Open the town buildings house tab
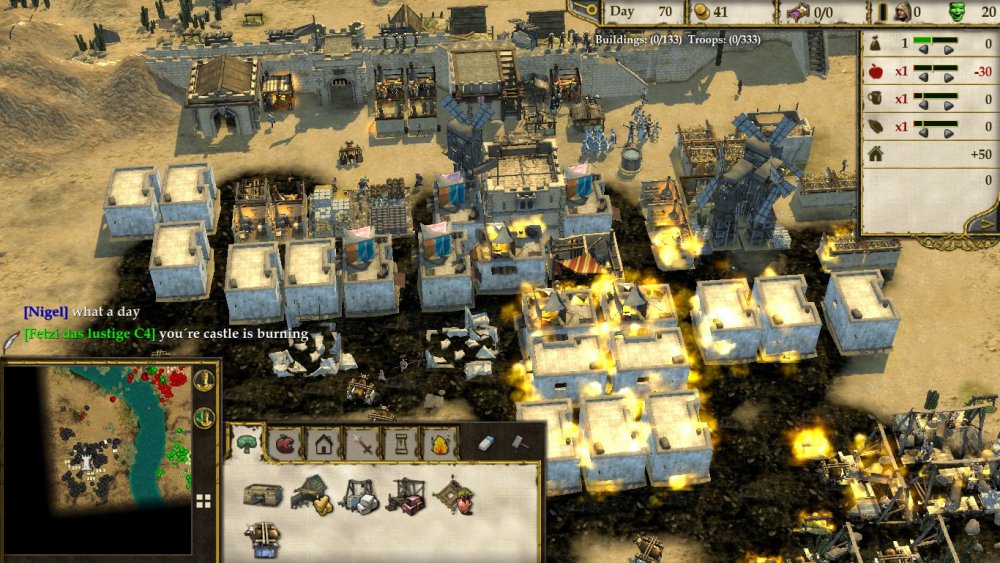Image resolution: width=1000 pixels, height=563 pixels. point(323,443)
